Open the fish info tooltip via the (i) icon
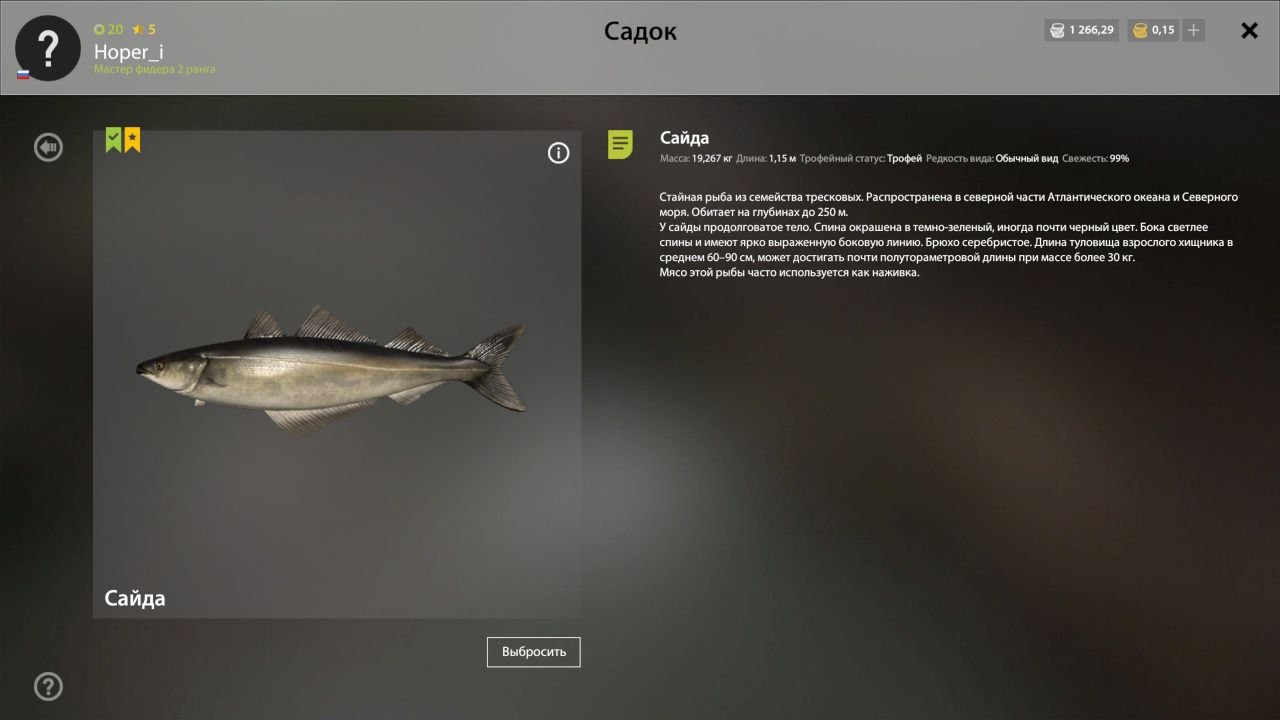 point(559,152)
